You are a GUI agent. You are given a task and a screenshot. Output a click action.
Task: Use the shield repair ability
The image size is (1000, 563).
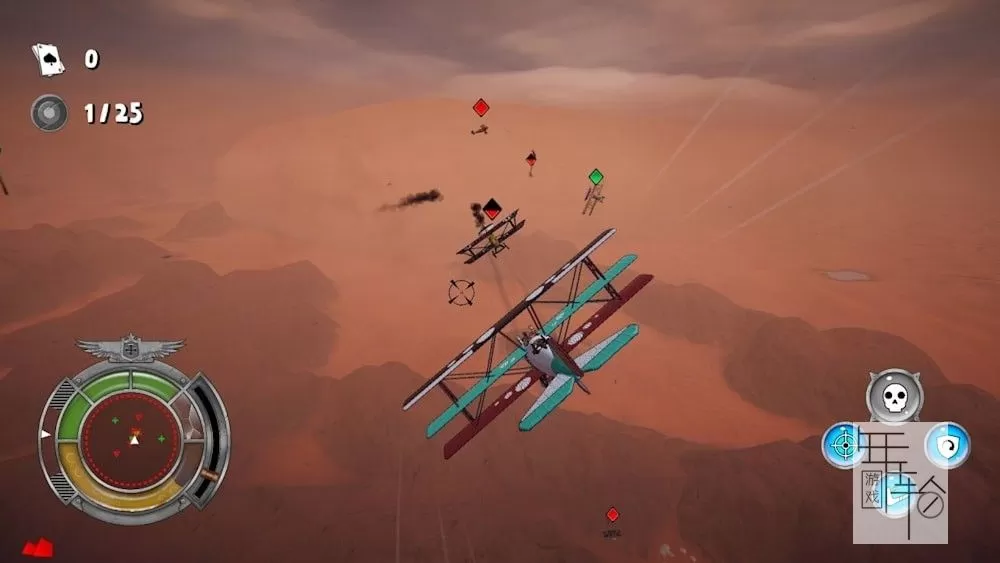pyautogui.click(x=946, y=445)
